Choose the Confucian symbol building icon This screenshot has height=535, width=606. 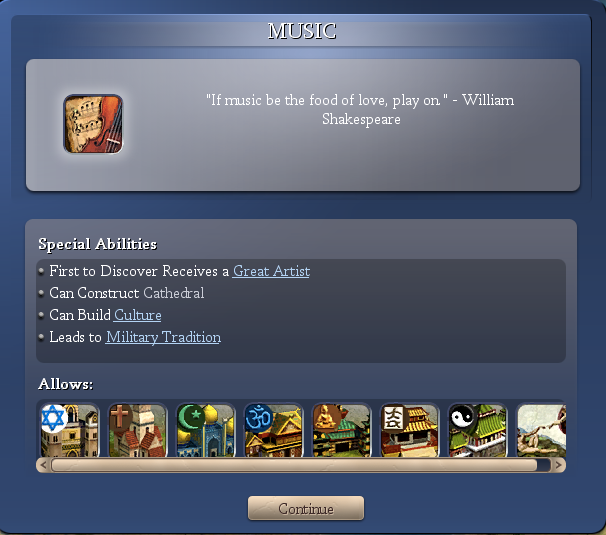409,430
